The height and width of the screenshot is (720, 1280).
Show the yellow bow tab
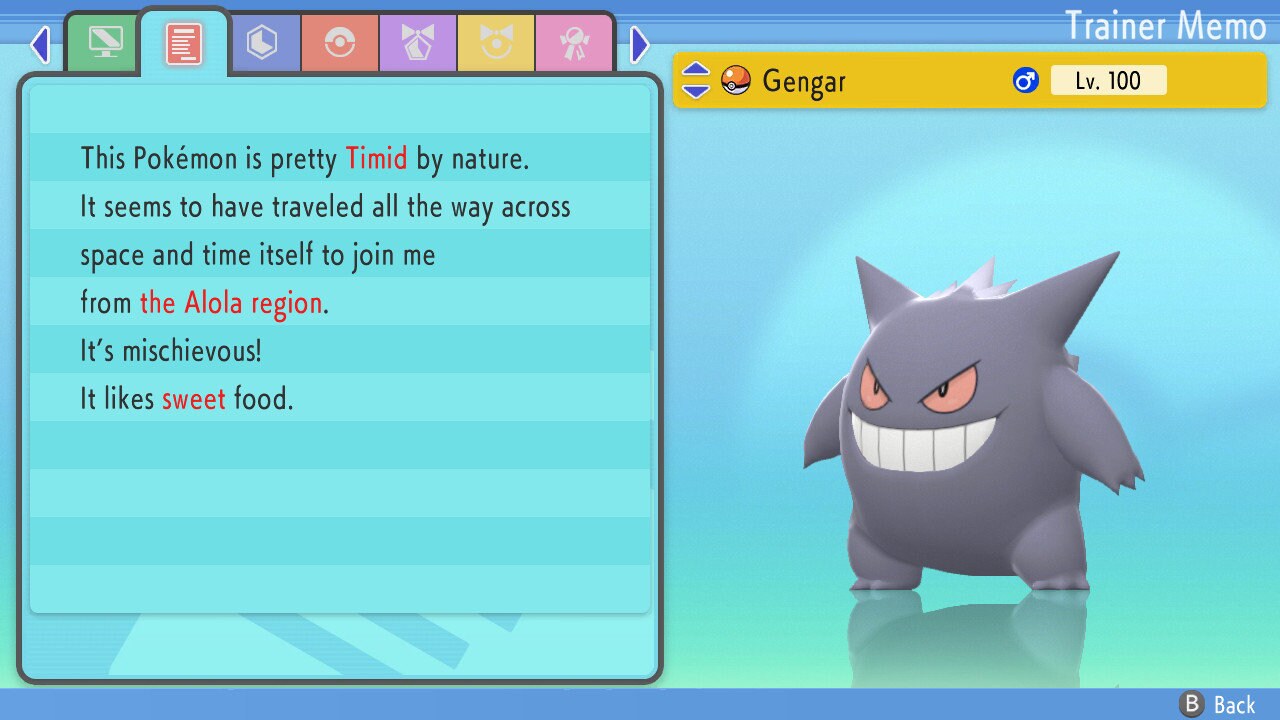click(x=496, y=44)
